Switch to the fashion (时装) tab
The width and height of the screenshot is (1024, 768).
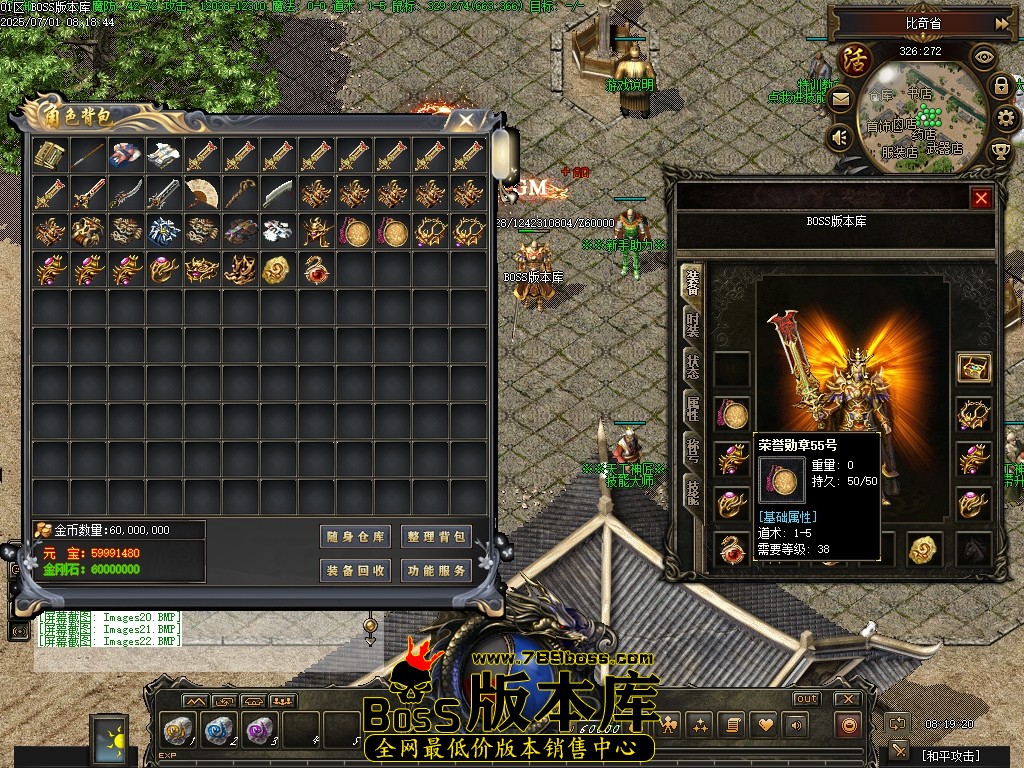coord(692,325)
